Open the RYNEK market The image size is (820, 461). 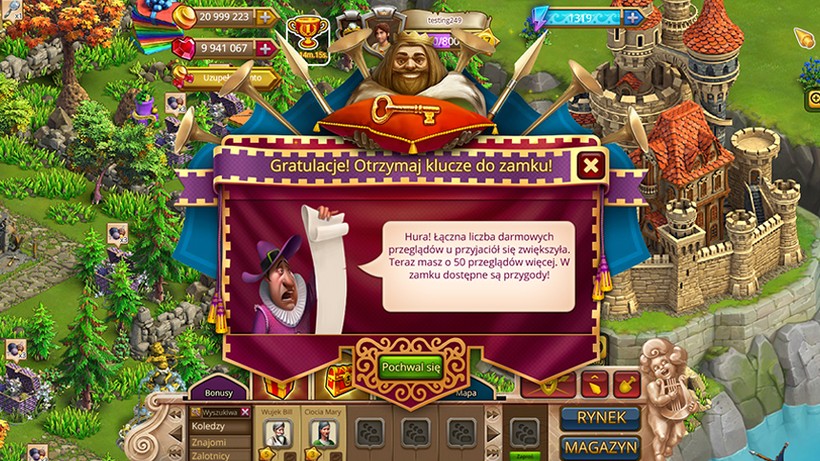click(599, 417)
